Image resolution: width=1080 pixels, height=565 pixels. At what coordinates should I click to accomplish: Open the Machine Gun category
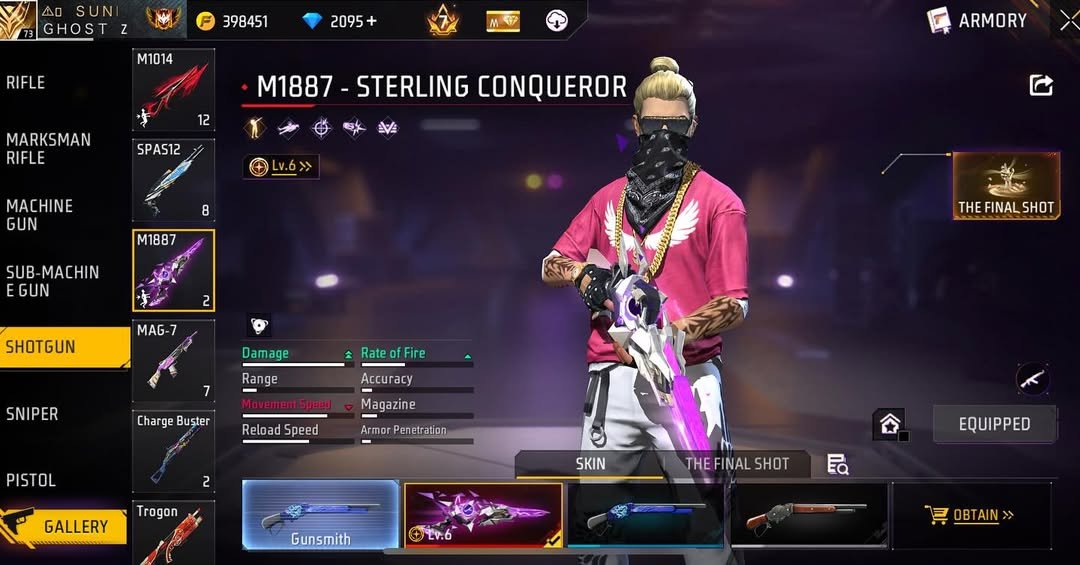40,215
